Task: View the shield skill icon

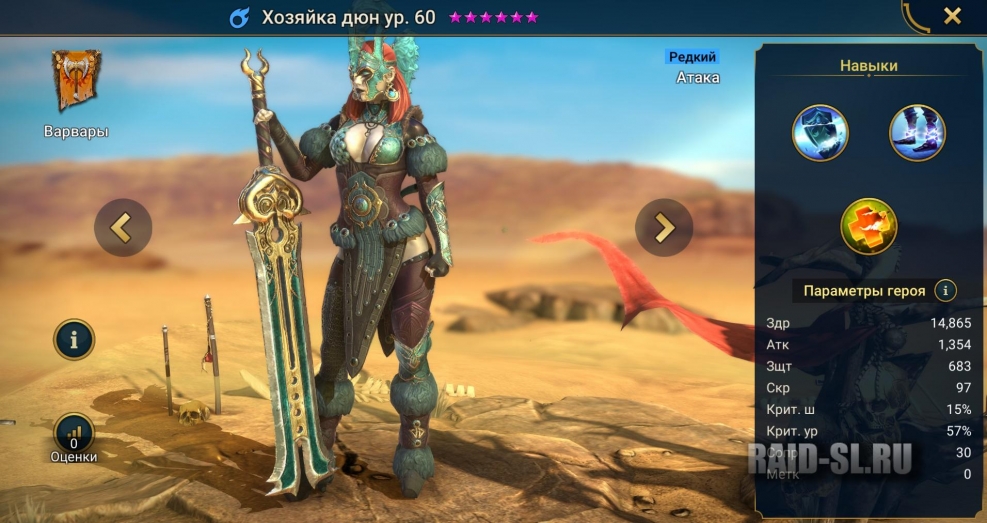Action: pyautogui.click(x=820, y=133)
